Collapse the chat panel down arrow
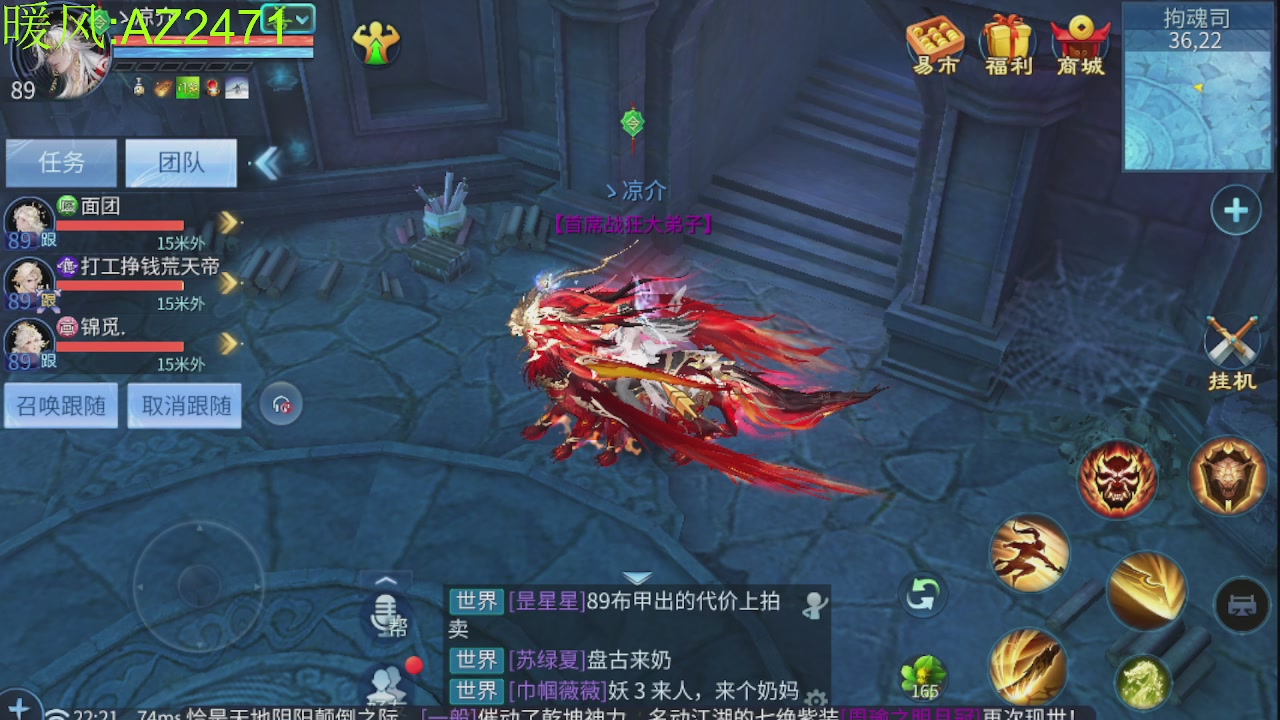This screenshot has width=1280, height=720. pyautogui.click(x=636, y=576)
